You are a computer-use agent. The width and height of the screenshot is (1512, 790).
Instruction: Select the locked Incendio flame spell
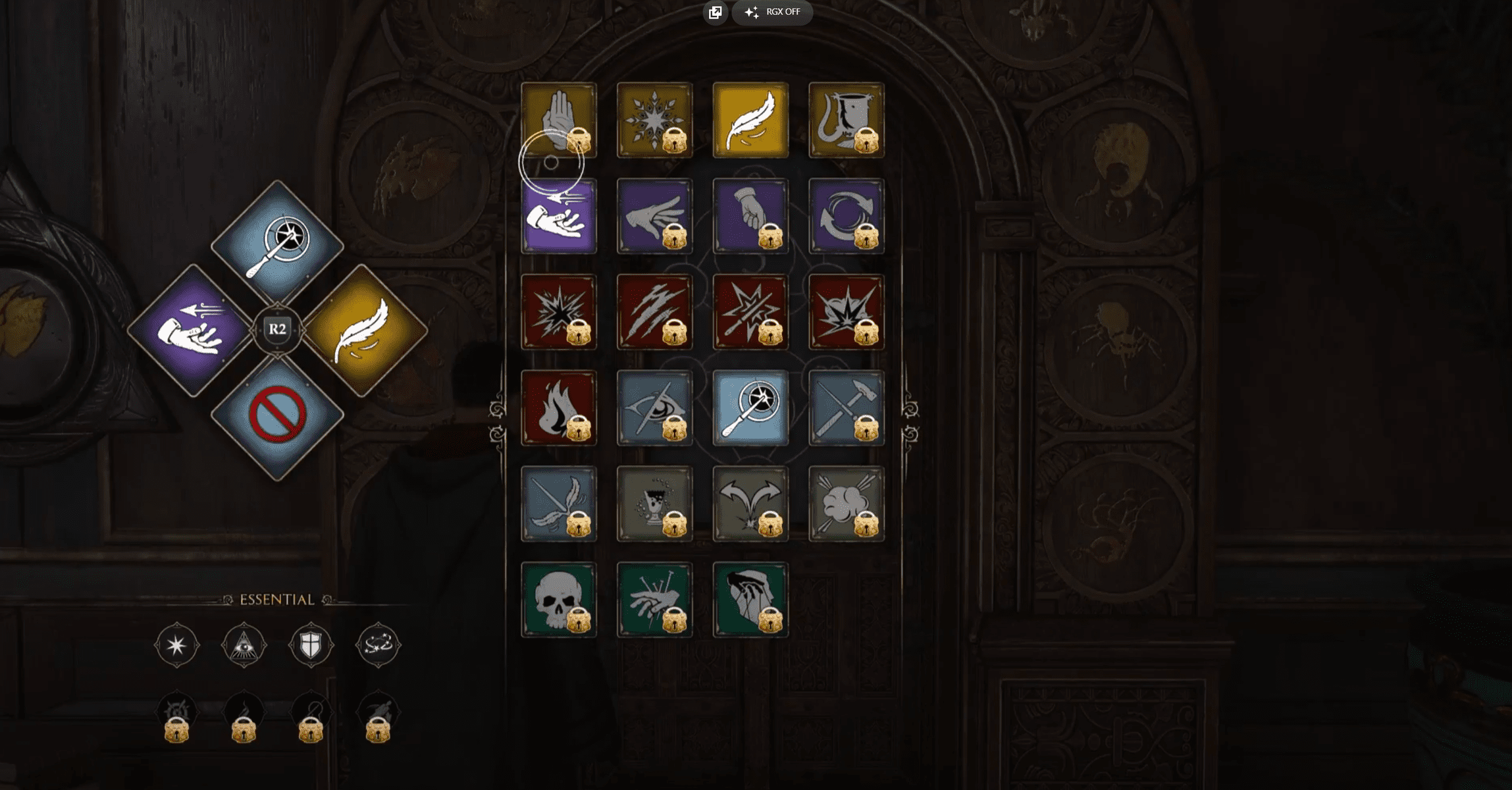tap(559, 408)
